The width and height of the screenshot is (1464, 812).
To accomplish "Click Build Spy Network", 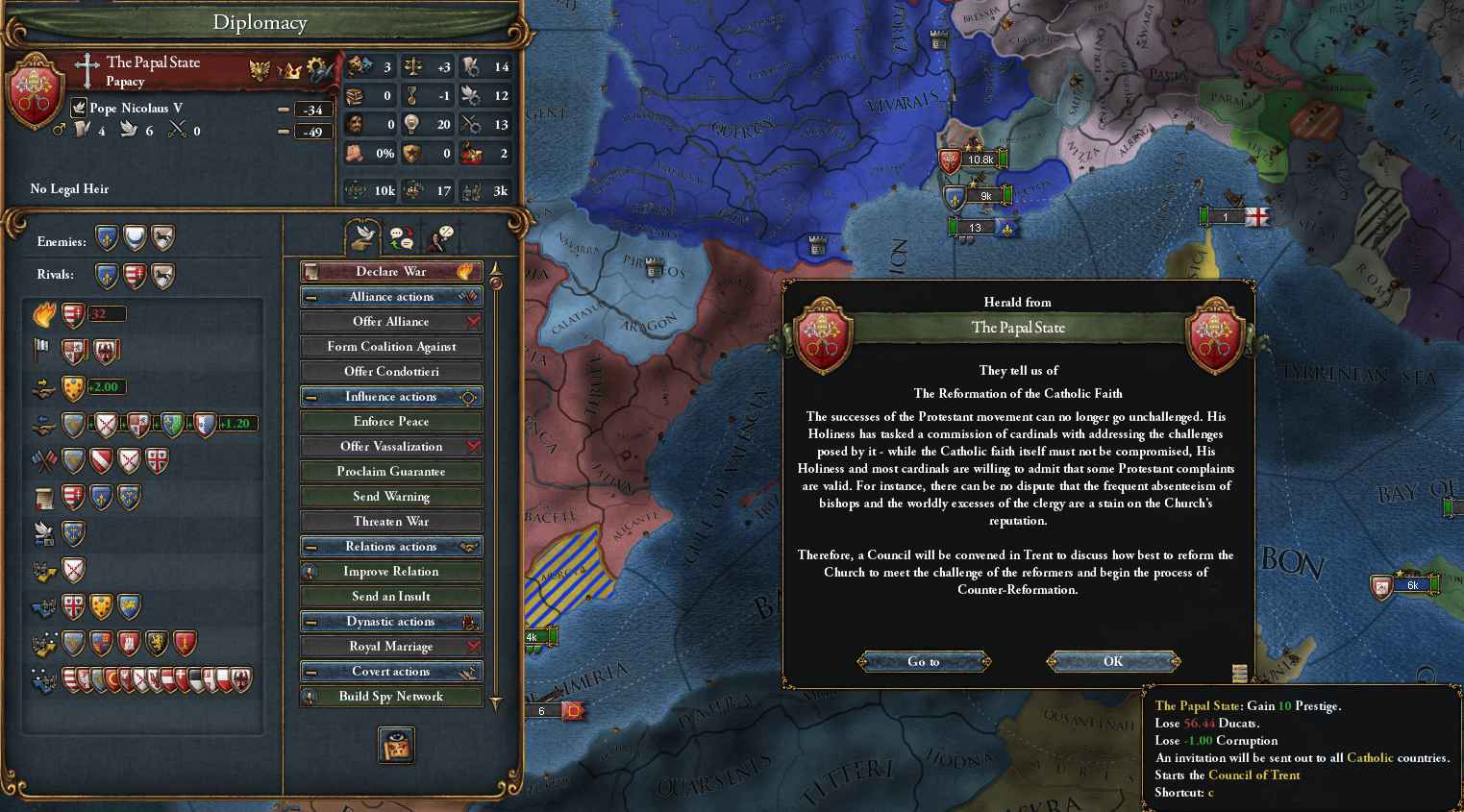I will 391,697.
